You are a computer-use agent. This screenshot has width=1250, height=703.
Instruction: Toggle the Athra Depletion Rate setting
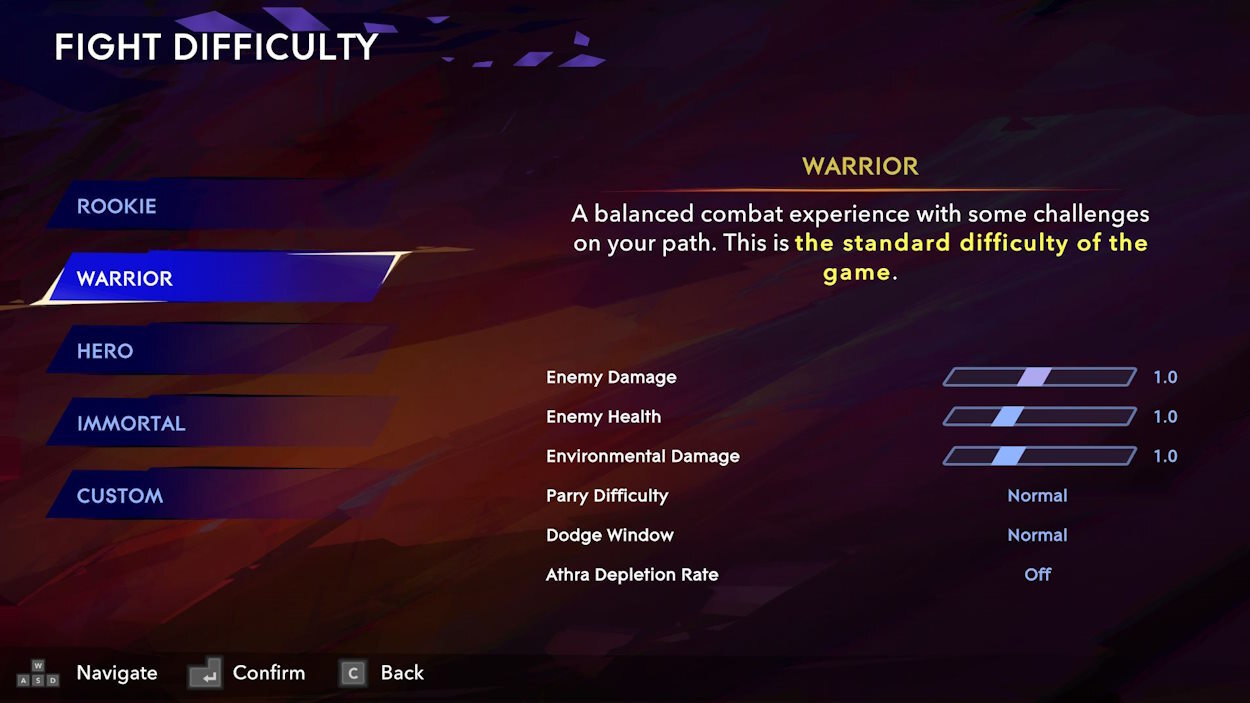tap(1037, 575)
